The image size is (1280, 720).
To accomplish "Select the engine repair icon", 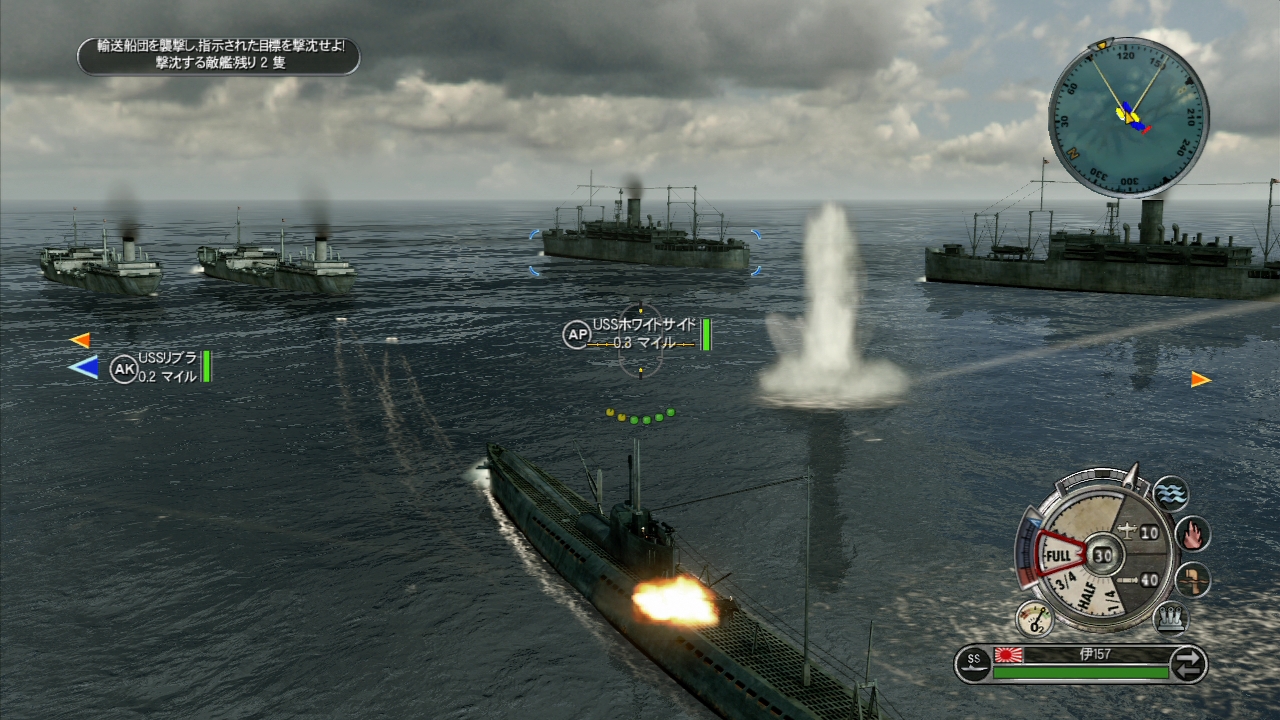I will (x=1171, y=617).
